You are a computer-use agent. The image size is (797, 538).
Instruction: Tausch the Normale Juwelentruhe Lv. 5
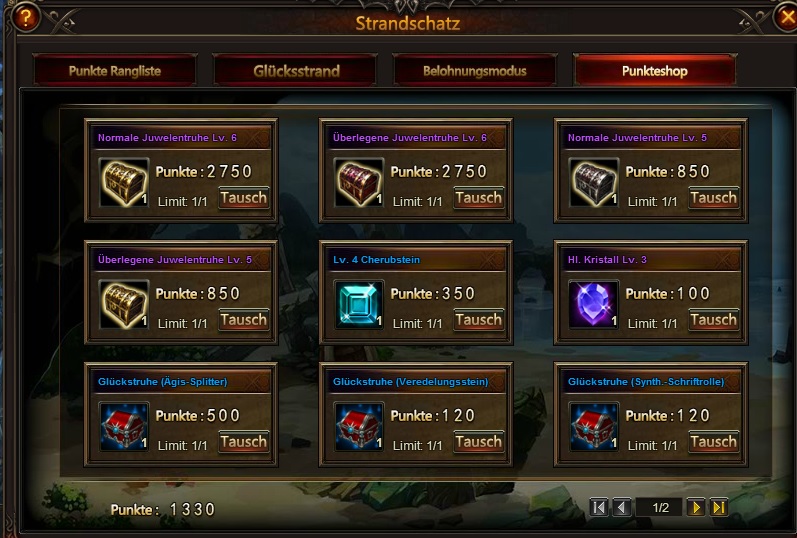[x=713, y=198]
